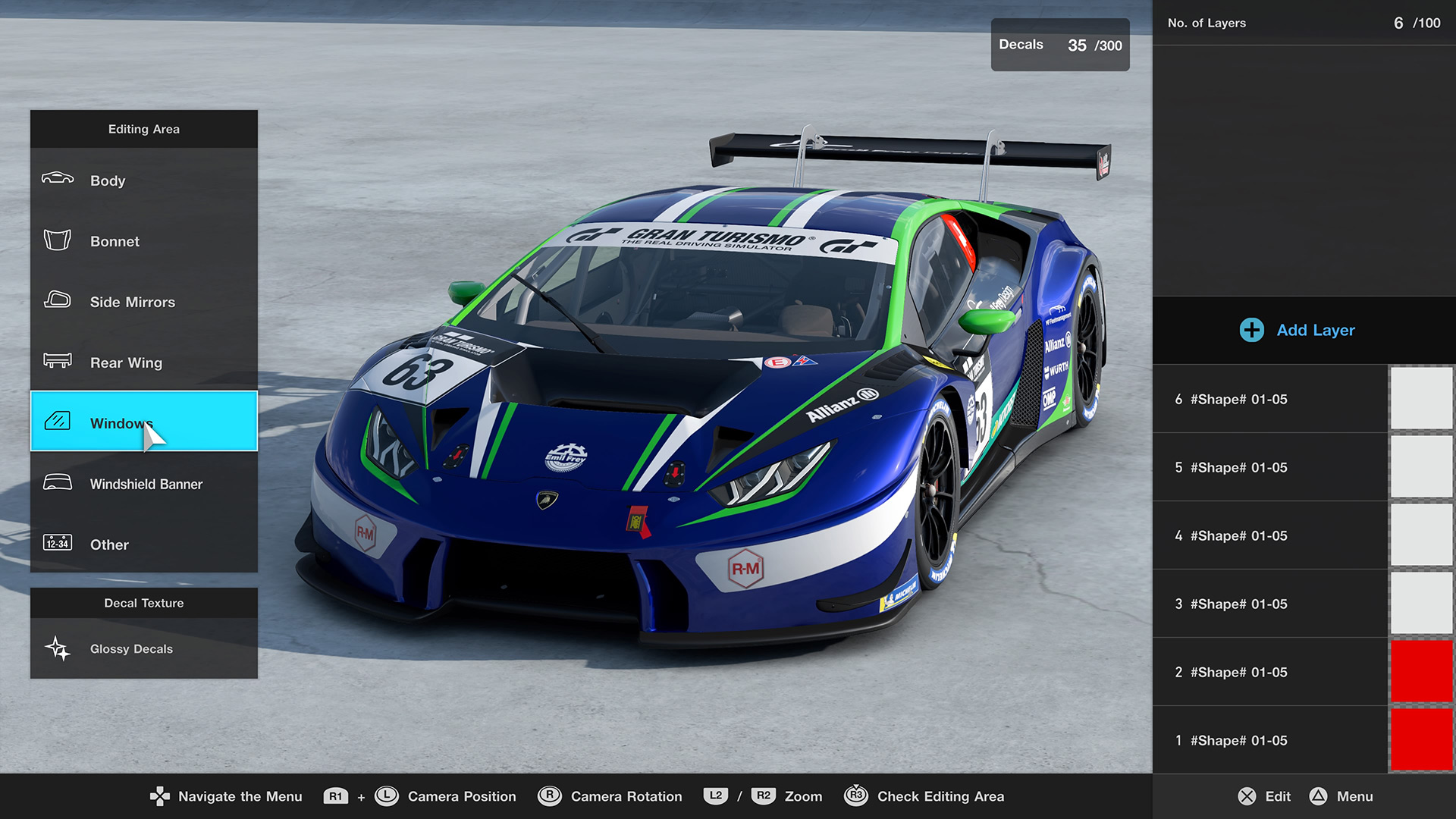Screen dimensions: 1456x819
Task: Click the Decal Texture section header
Action: point(144,603)
